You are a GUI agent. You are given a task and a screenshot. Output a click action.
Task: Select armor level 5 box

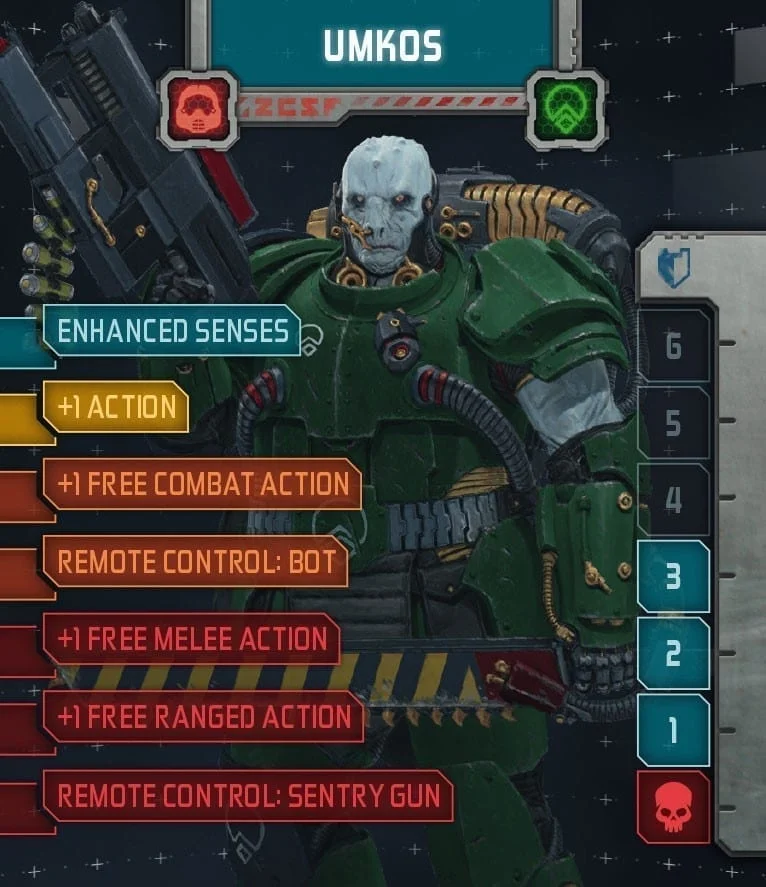[x=673, y=423]
